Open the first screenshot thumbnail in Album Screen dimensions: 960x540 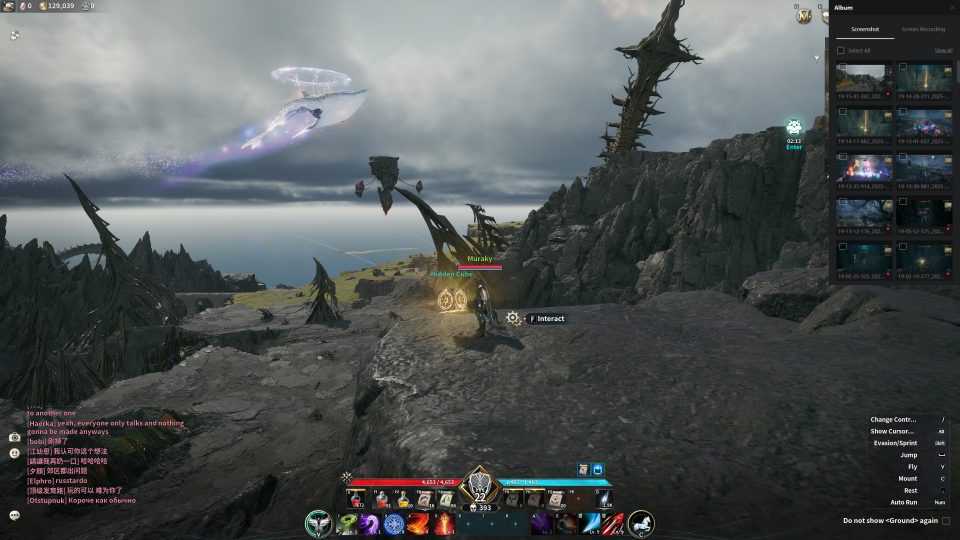pyautogui.click(x=864, y=78)
